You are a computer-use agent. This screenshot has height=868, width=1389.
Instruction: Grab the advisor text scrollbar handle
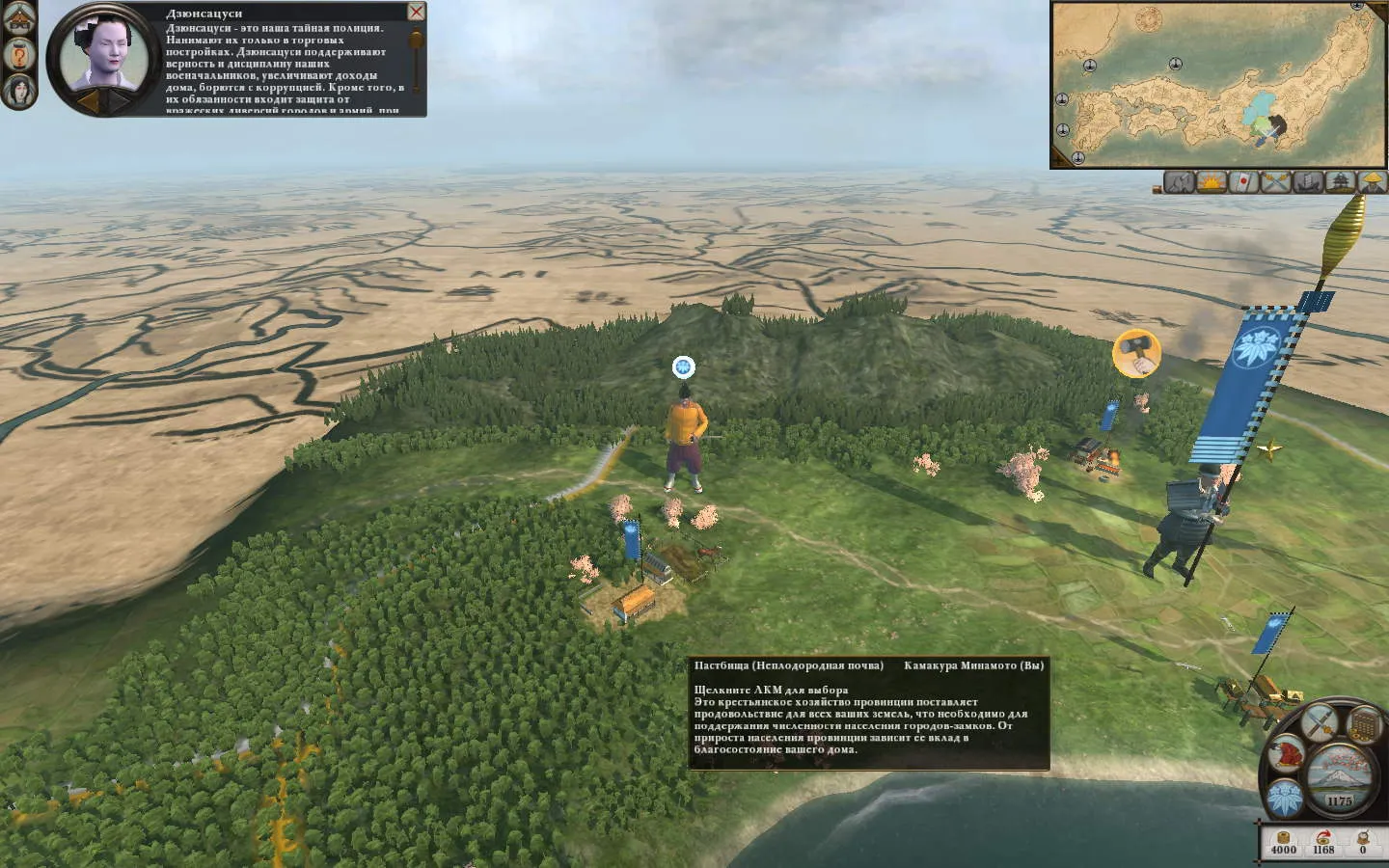pyautogui.click(x=417, y=41)
